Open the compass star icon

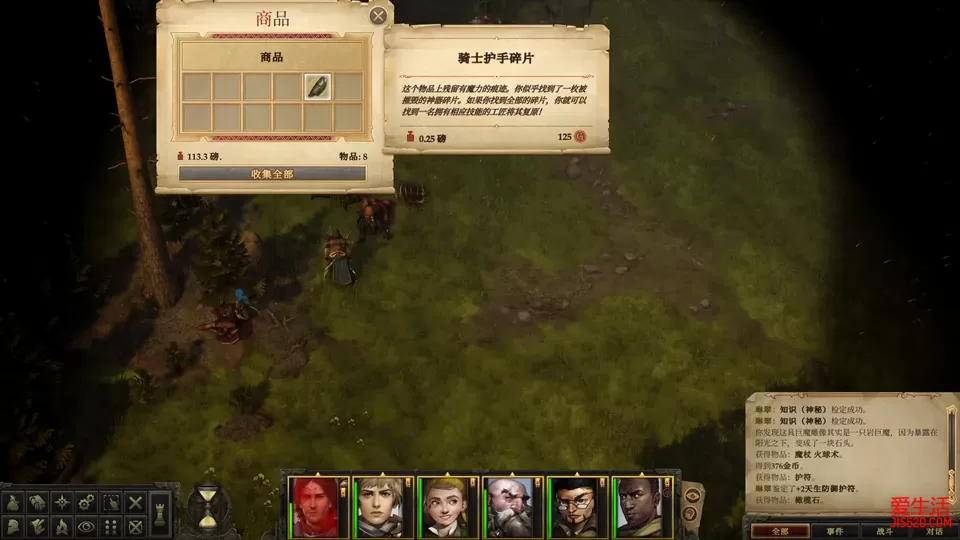[x=62, y=503]
